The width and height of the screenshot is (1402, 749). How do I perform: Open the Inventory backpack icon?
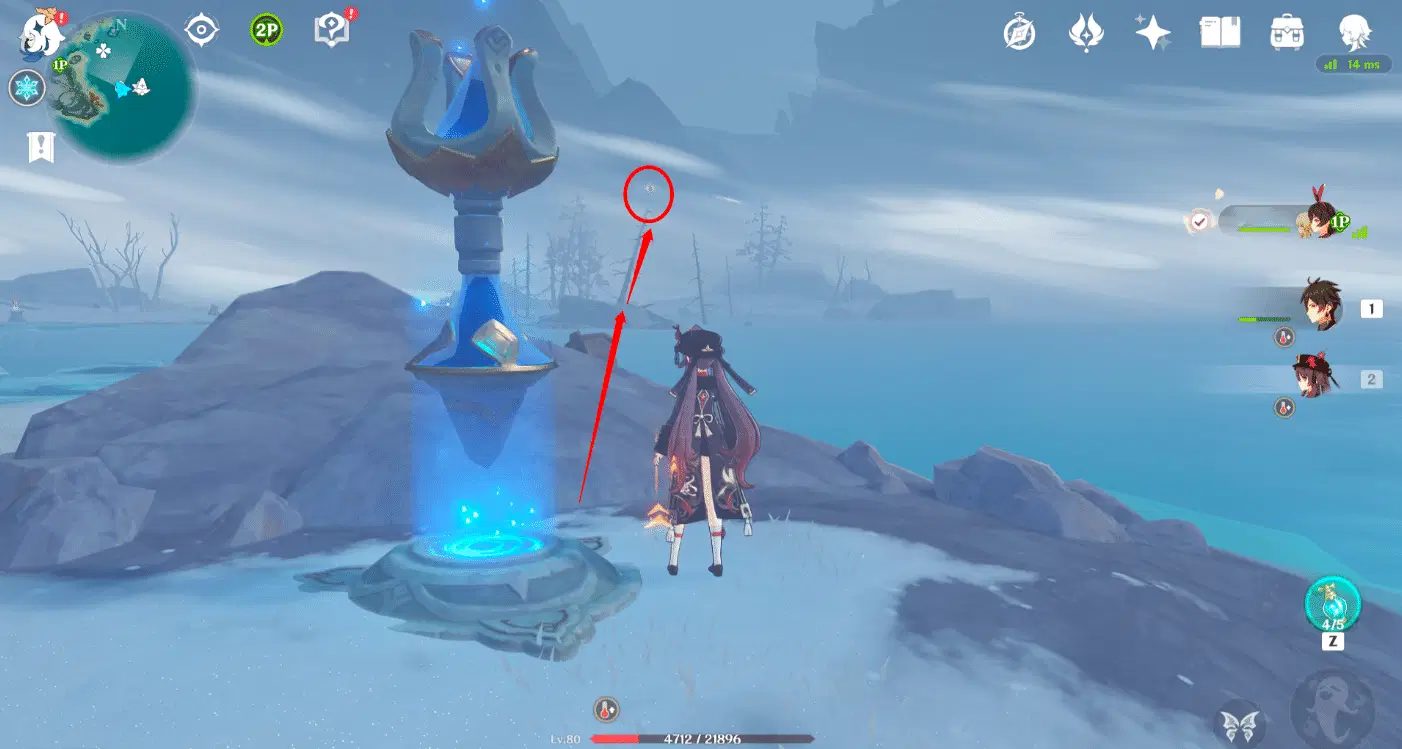point(1286,32)
